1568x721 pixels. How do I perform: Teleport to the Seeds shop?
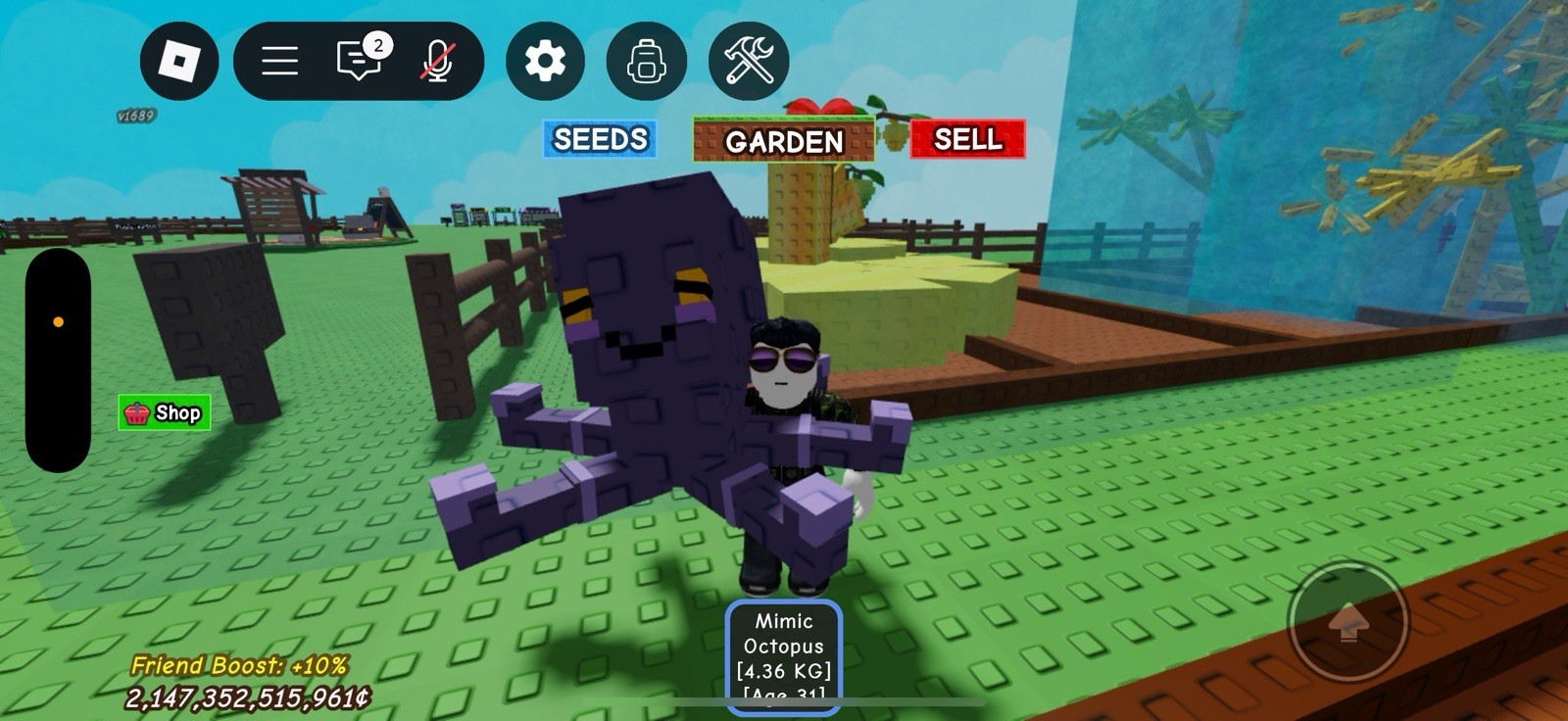coord(600,139)
